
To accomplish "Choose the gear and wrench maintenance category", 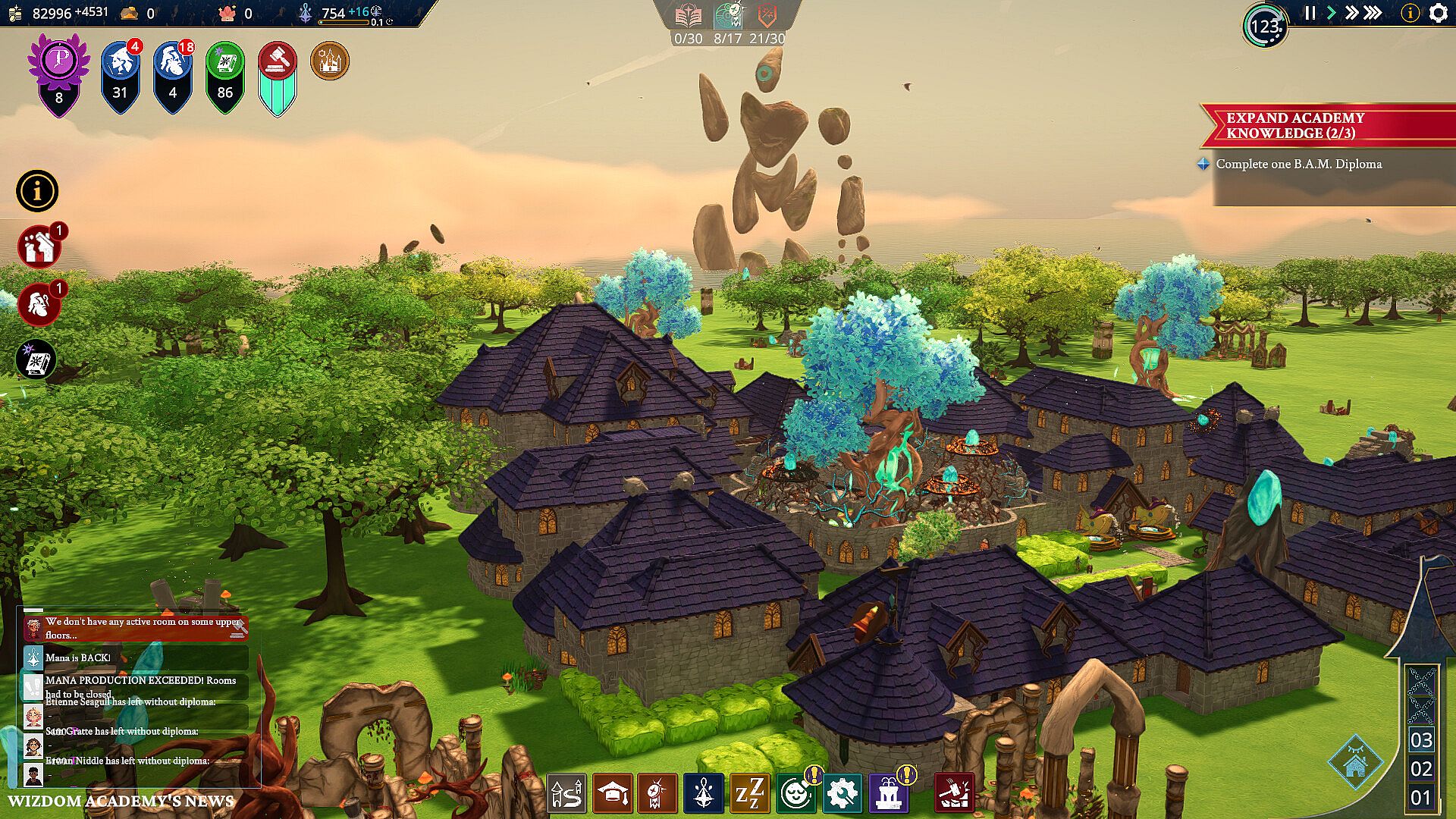I will point(841,793).
